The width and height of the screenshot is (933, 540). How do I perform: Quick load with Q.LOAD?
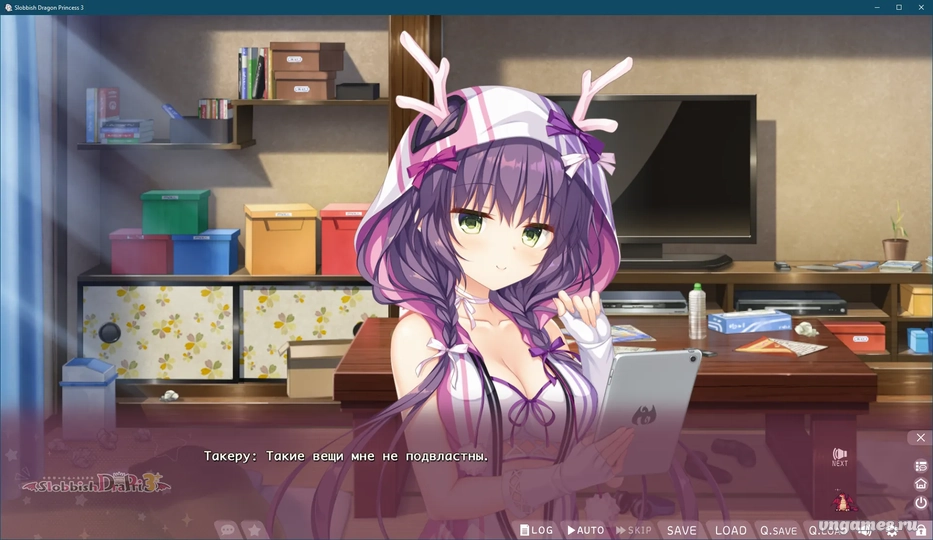coord(826,530)
